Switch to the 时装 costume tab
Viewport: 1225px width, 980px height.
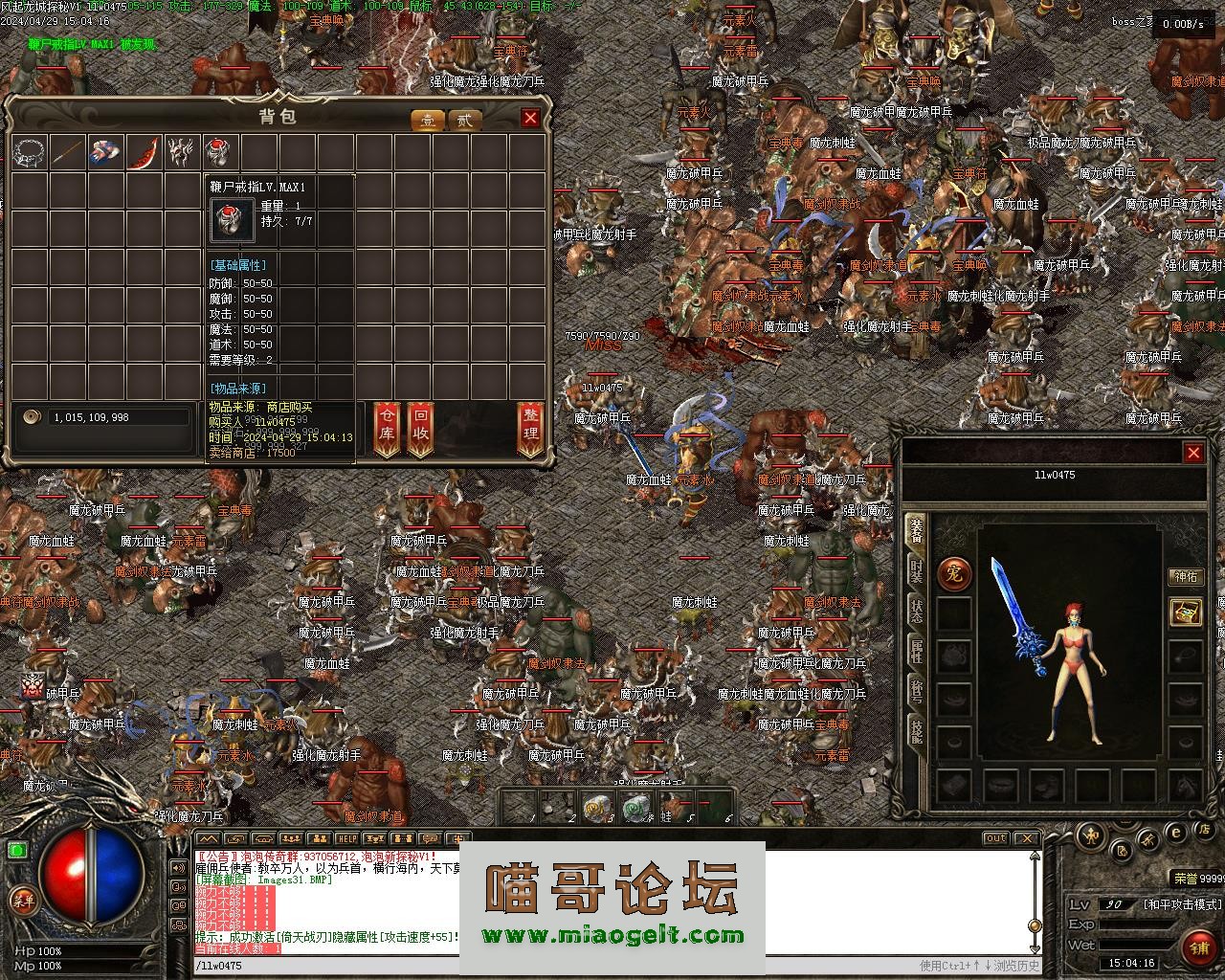click(916, 571)
